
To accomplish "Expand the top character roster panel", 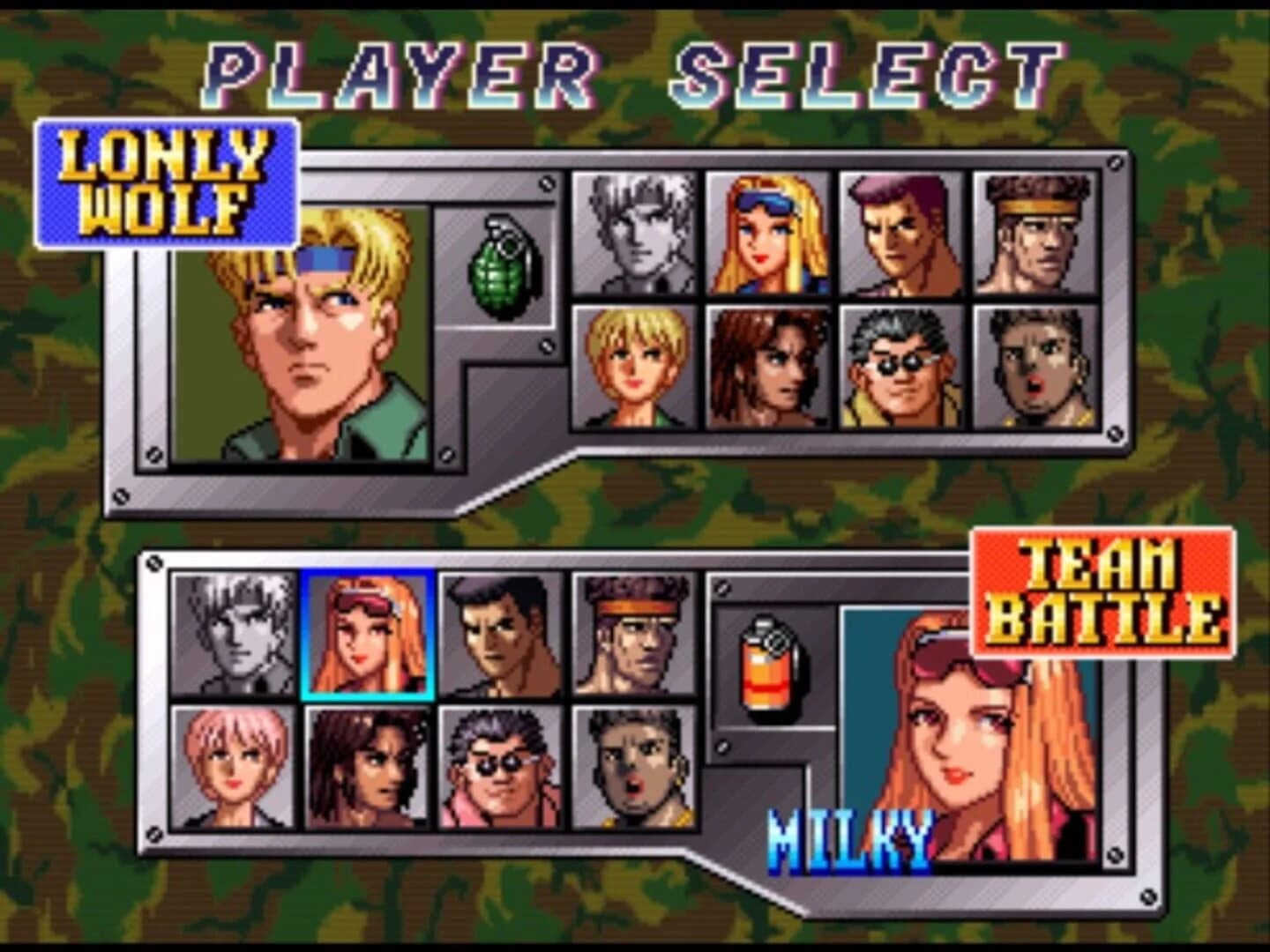I will click(847, 304).
